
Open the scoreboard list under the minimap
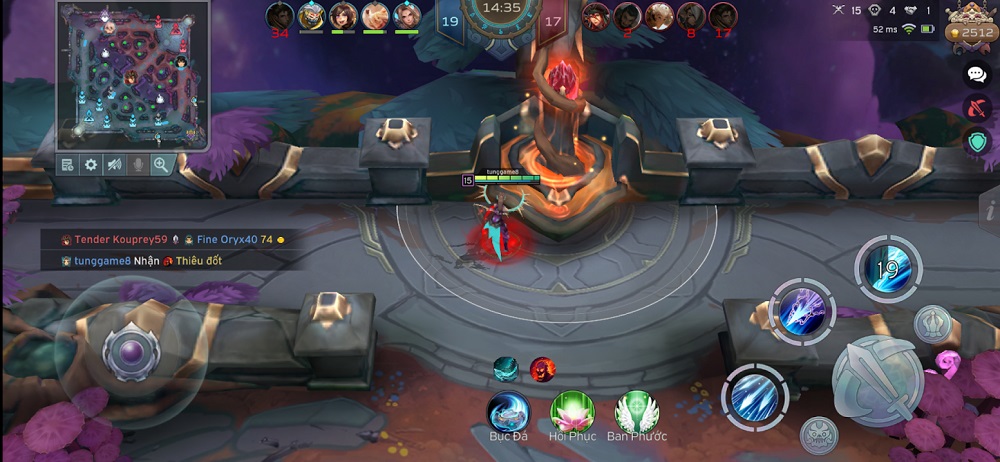point(67,165)
